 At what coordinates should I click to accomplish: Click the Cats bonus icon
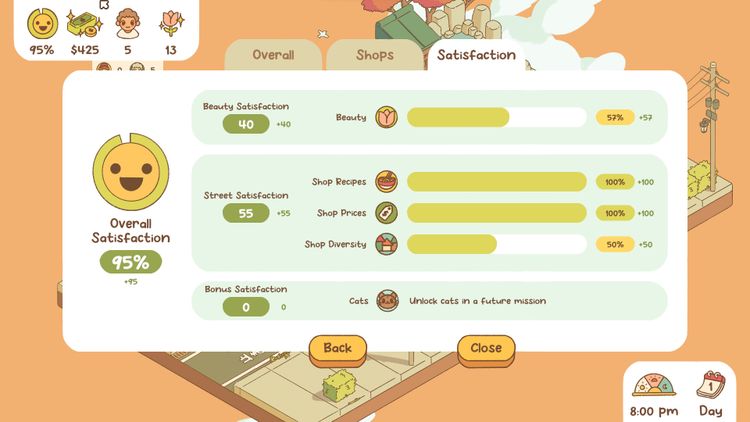click(387, 301)
